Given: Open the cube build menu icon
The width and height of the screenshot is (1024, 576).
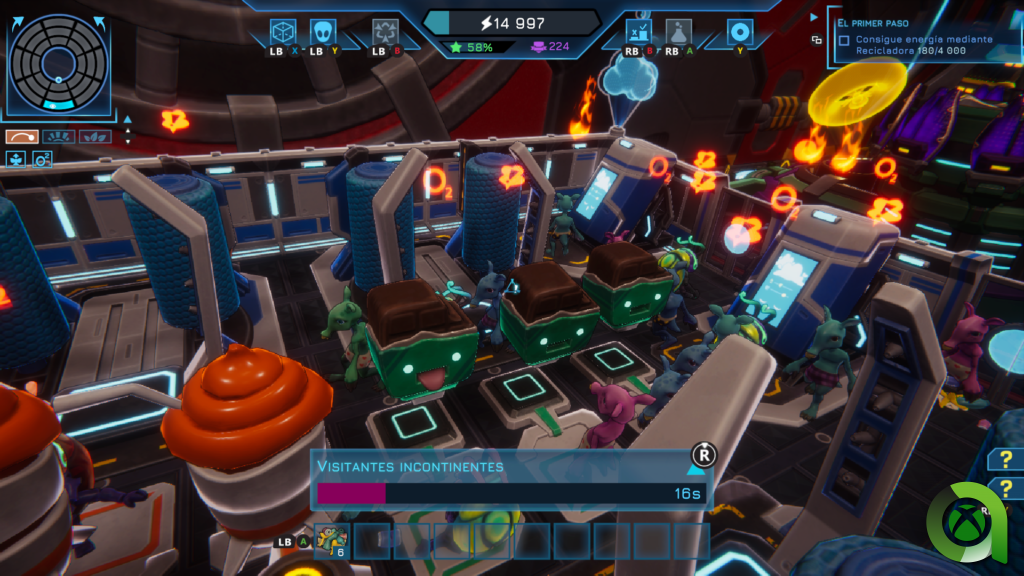Looking at the screenshot, I should click(284, 31).
